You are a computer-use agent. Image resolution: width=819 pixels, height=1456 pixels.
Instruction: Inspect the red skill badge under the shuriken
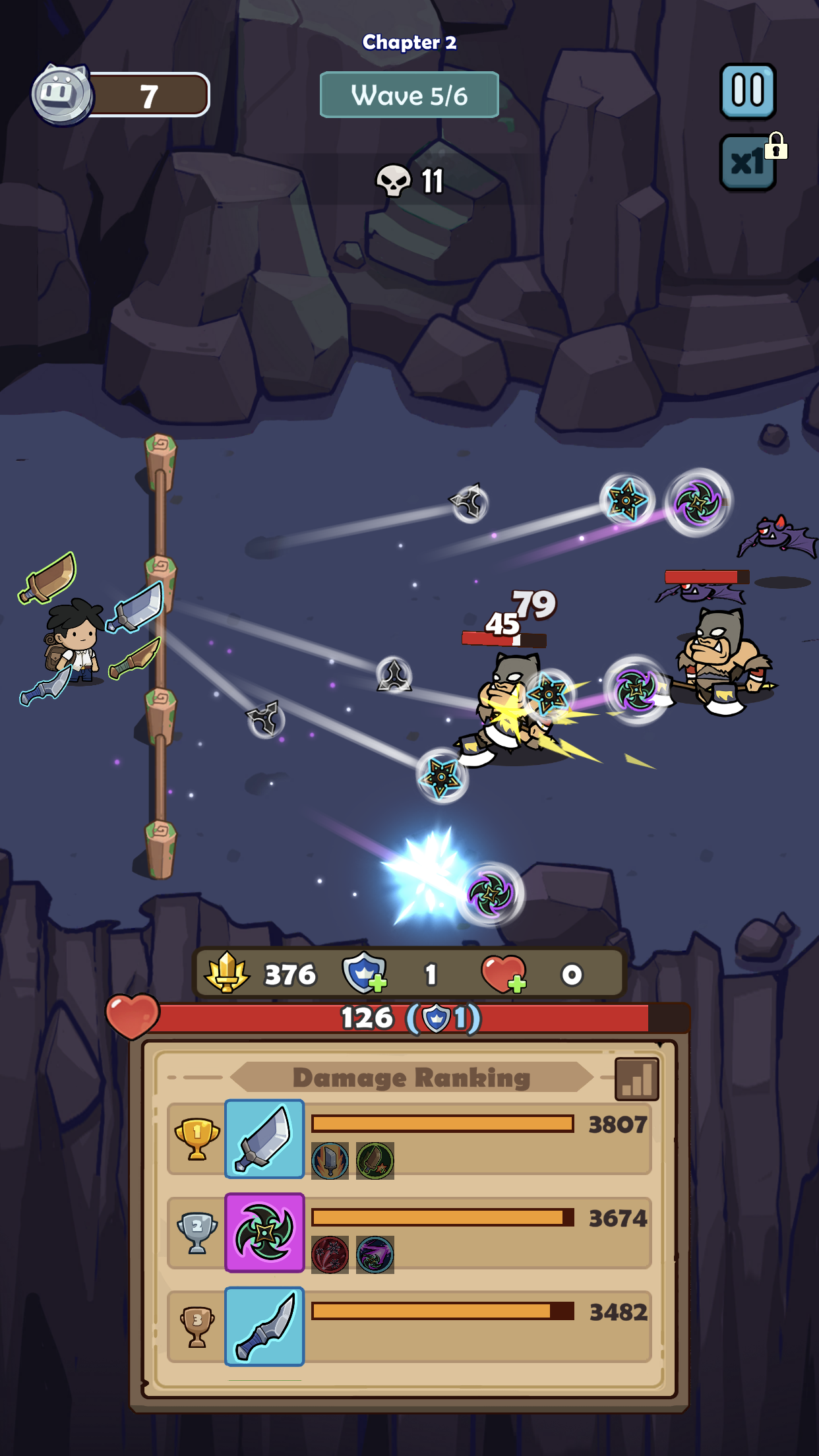point(330,1254)
